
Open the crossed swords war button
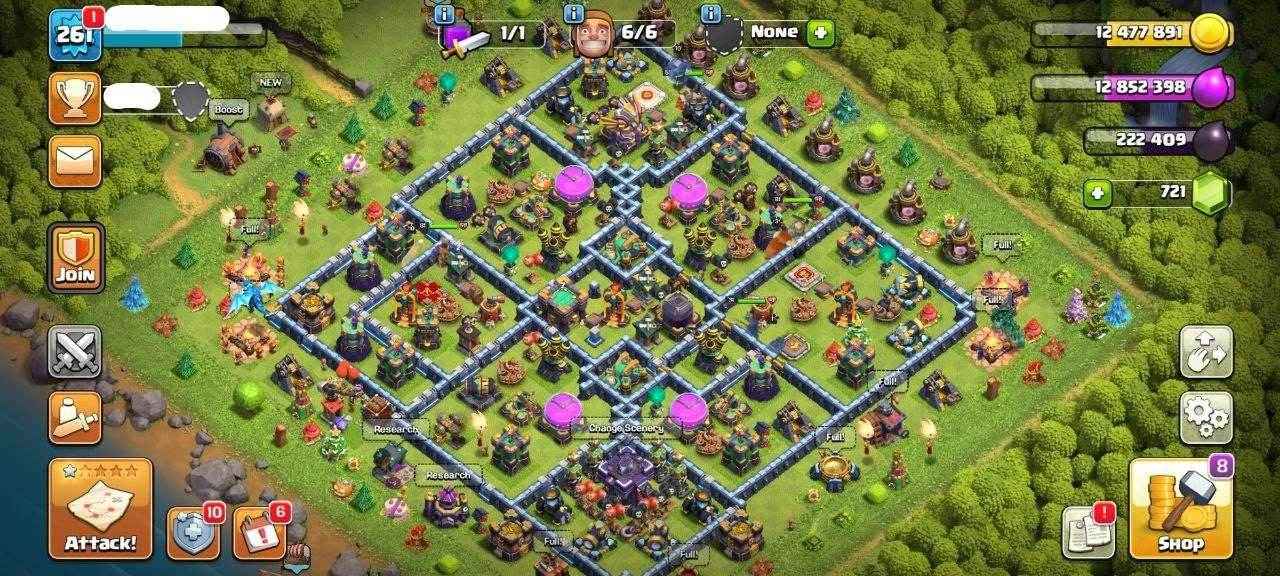click(75, 351)
